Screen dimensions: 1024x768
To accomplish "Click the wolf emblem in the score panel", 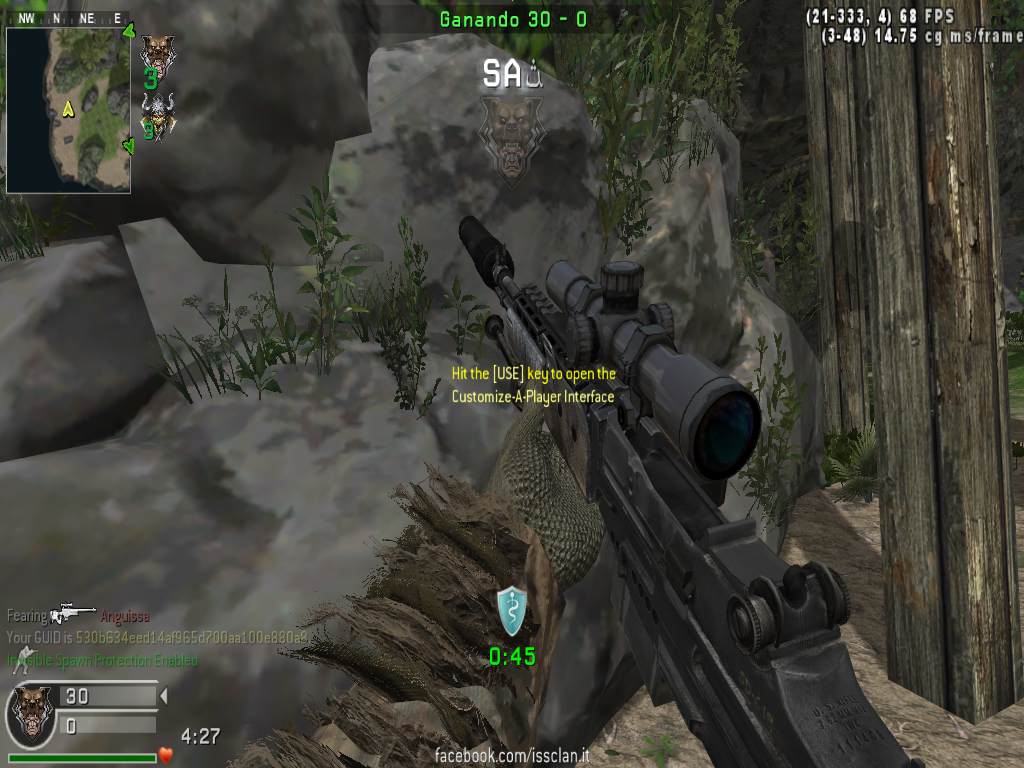I will (31, 712).
